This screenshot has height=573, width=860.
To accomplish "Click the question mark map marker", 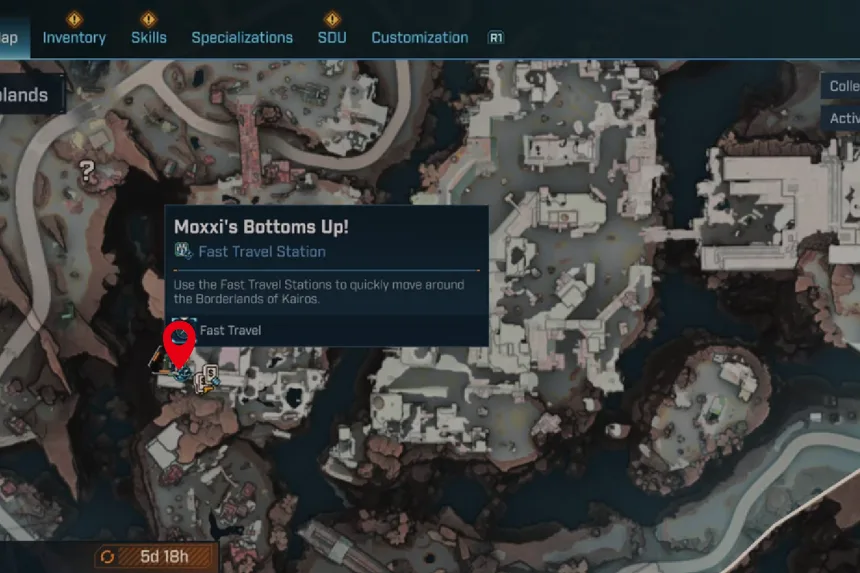I will [88, 171].
